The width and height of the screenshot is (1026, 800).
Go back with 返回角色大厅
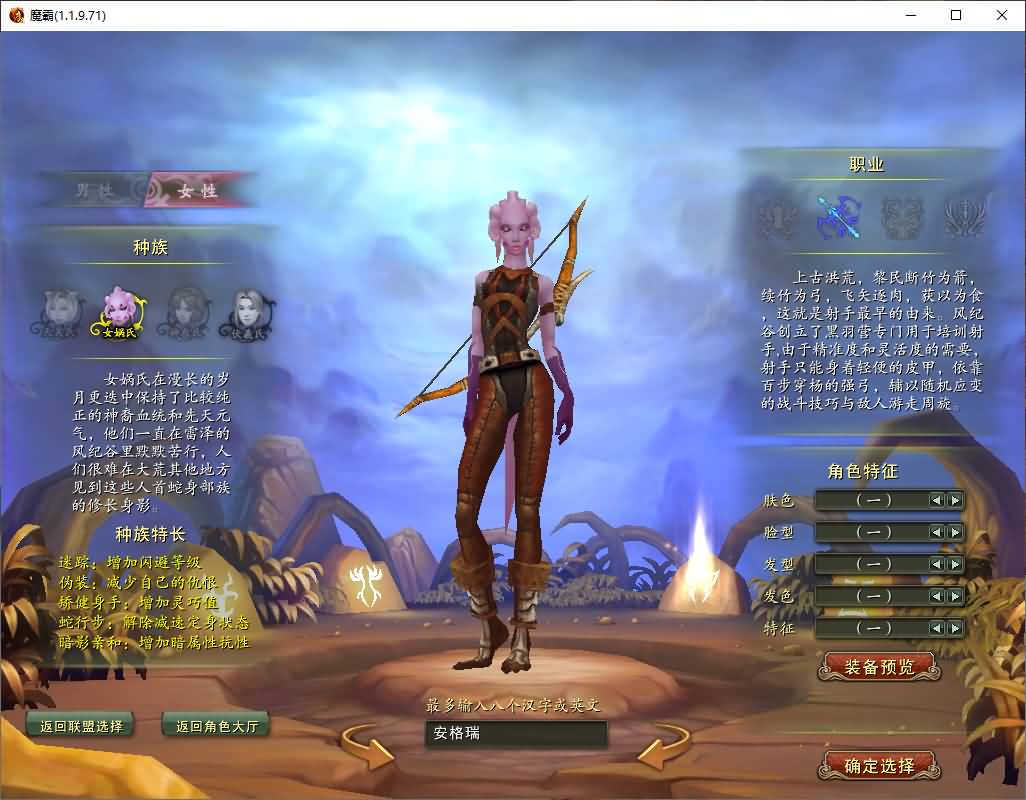216,726
